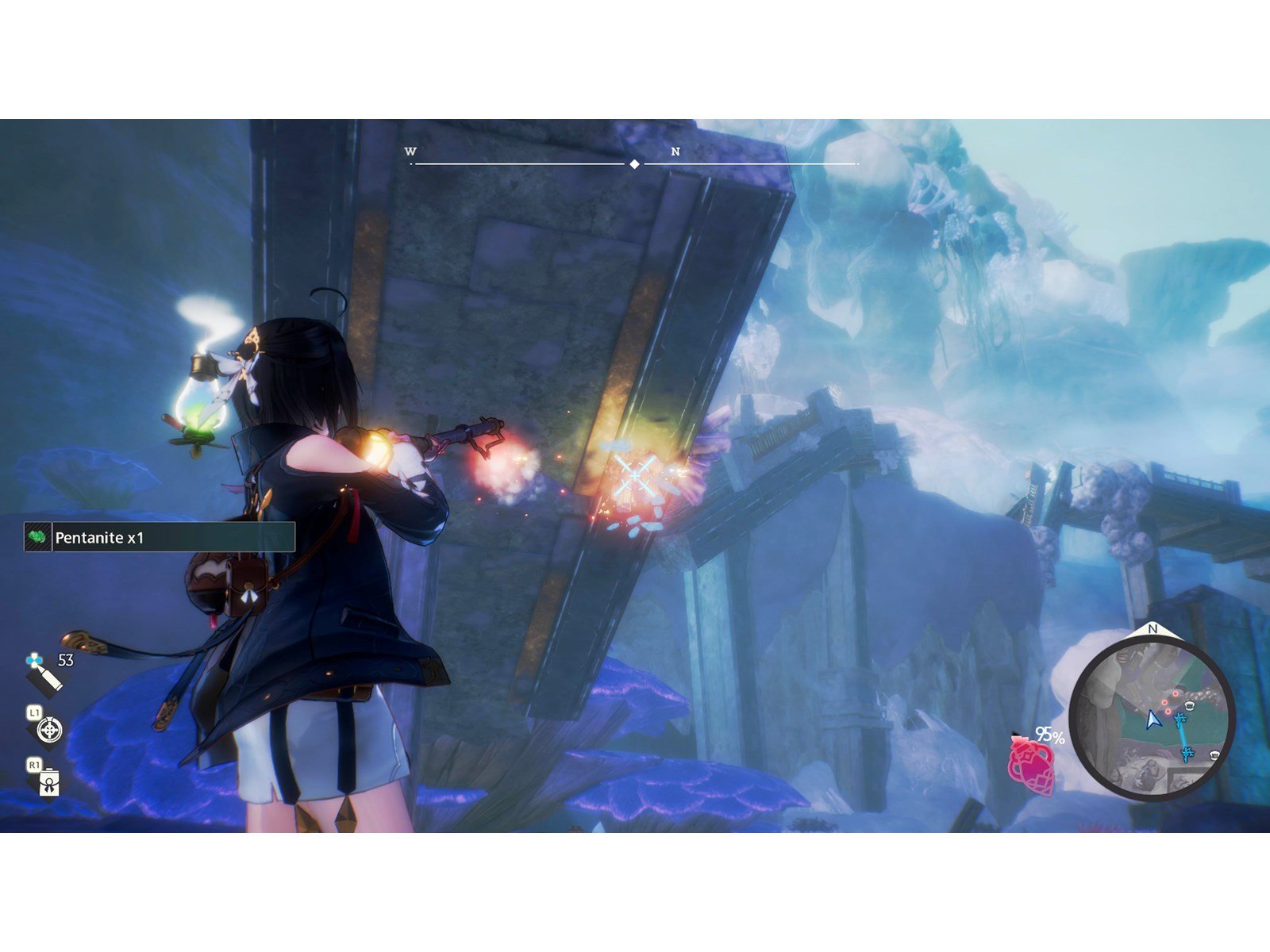1270x952 pixels.
Task: Select the upper crown marker on the minimap
Action: pyautogui.click(x=1190, y=704)
